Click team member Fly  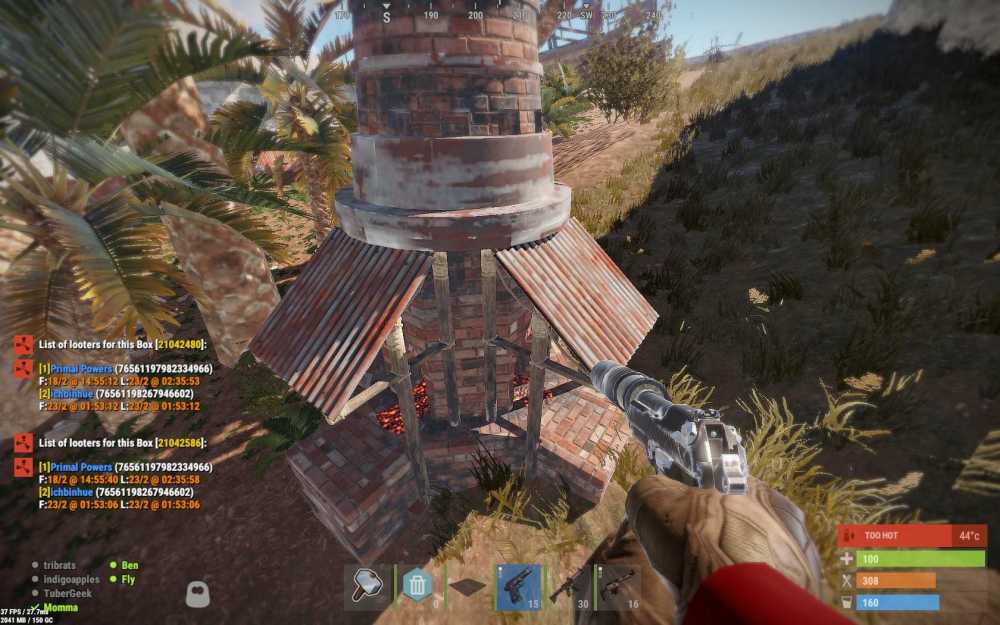click(128, 579)
